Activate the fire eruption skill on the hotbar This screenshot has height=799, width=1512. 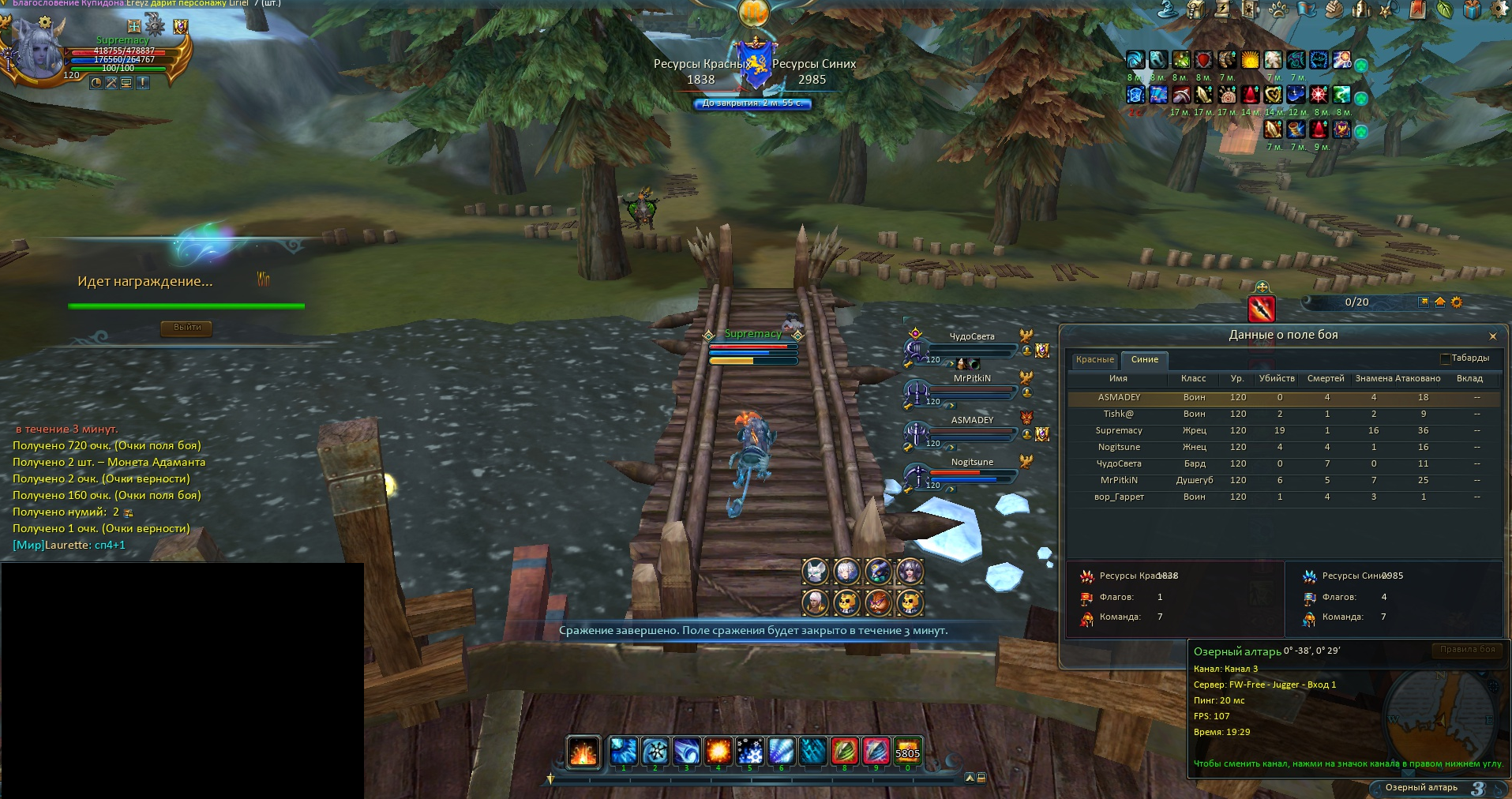point(583,752)
